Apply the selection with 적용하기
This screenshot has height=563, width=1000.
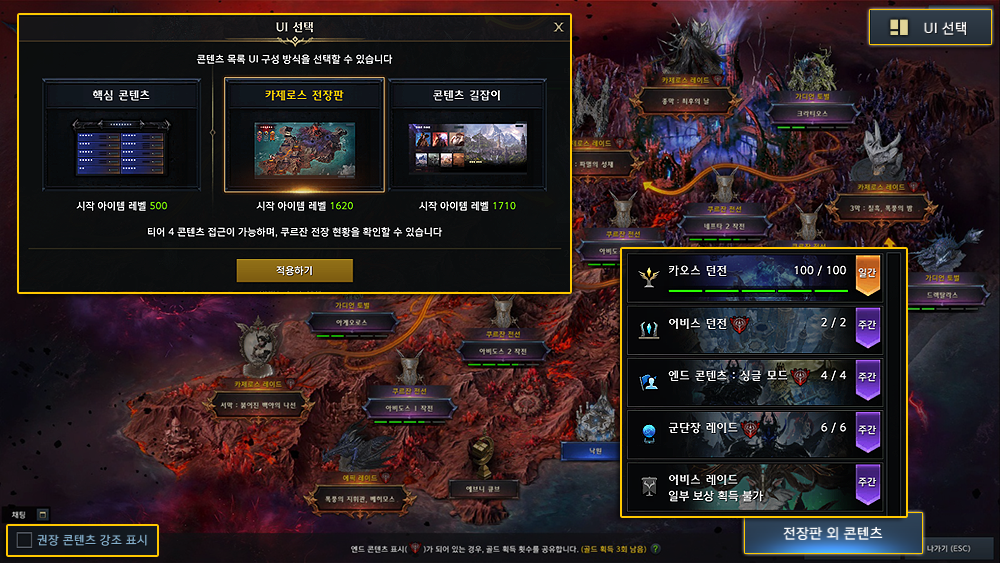coord(294,271)
